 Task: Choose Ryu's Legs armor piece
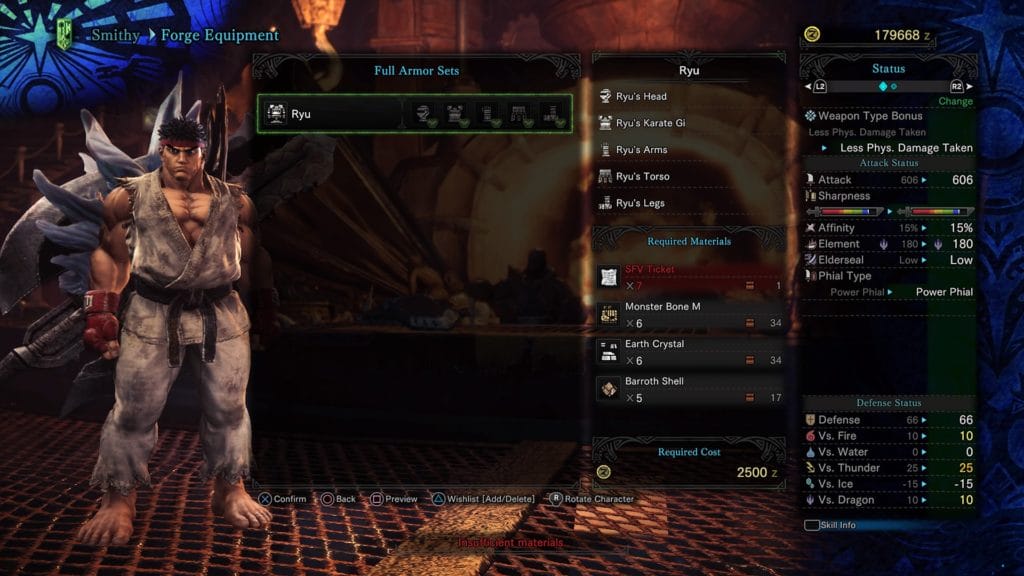[x=688, y=203]
